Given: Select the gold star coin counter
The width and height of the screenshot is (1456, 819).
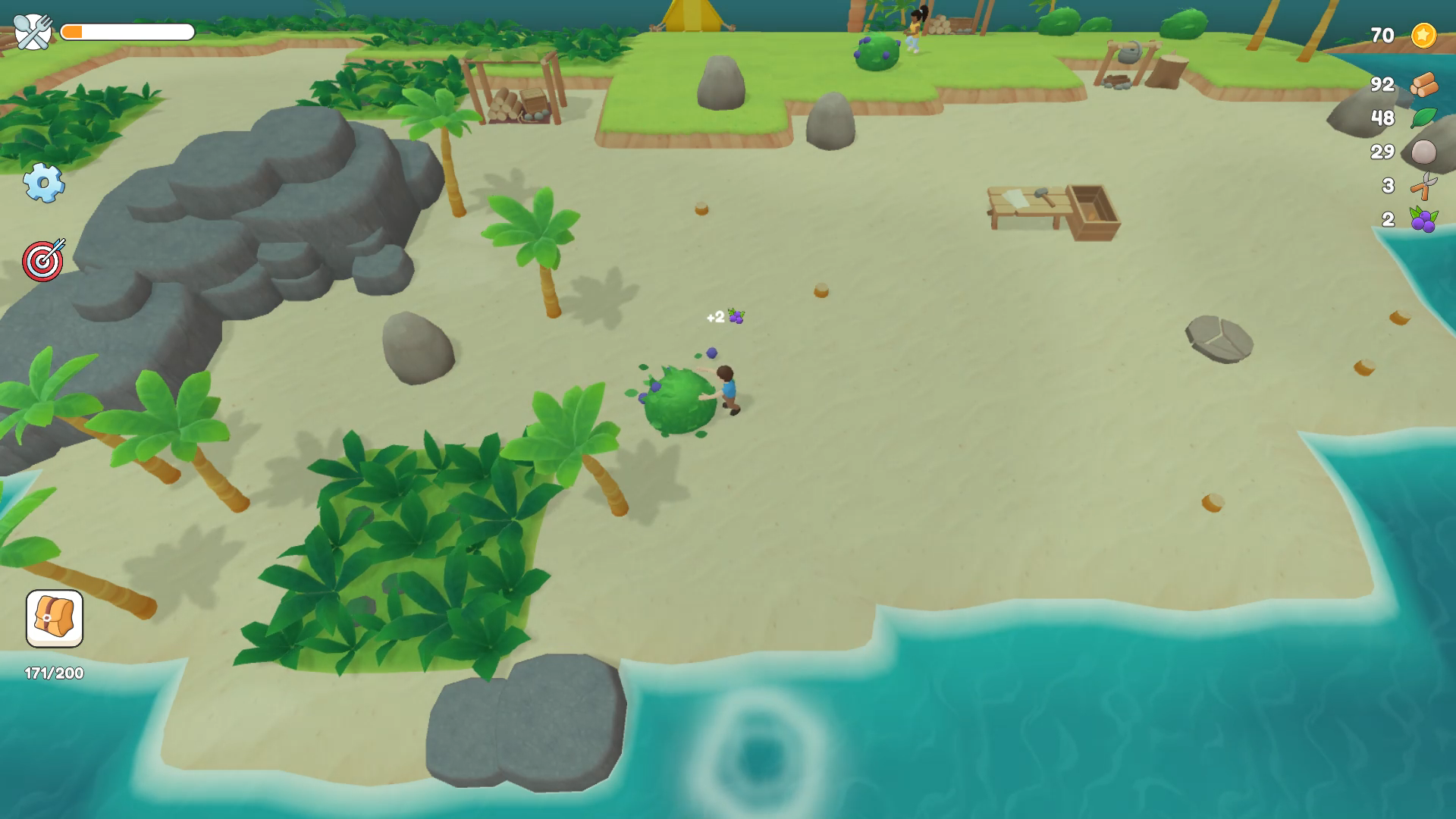Looking at the screenshot, I should tap(1424, 33).
